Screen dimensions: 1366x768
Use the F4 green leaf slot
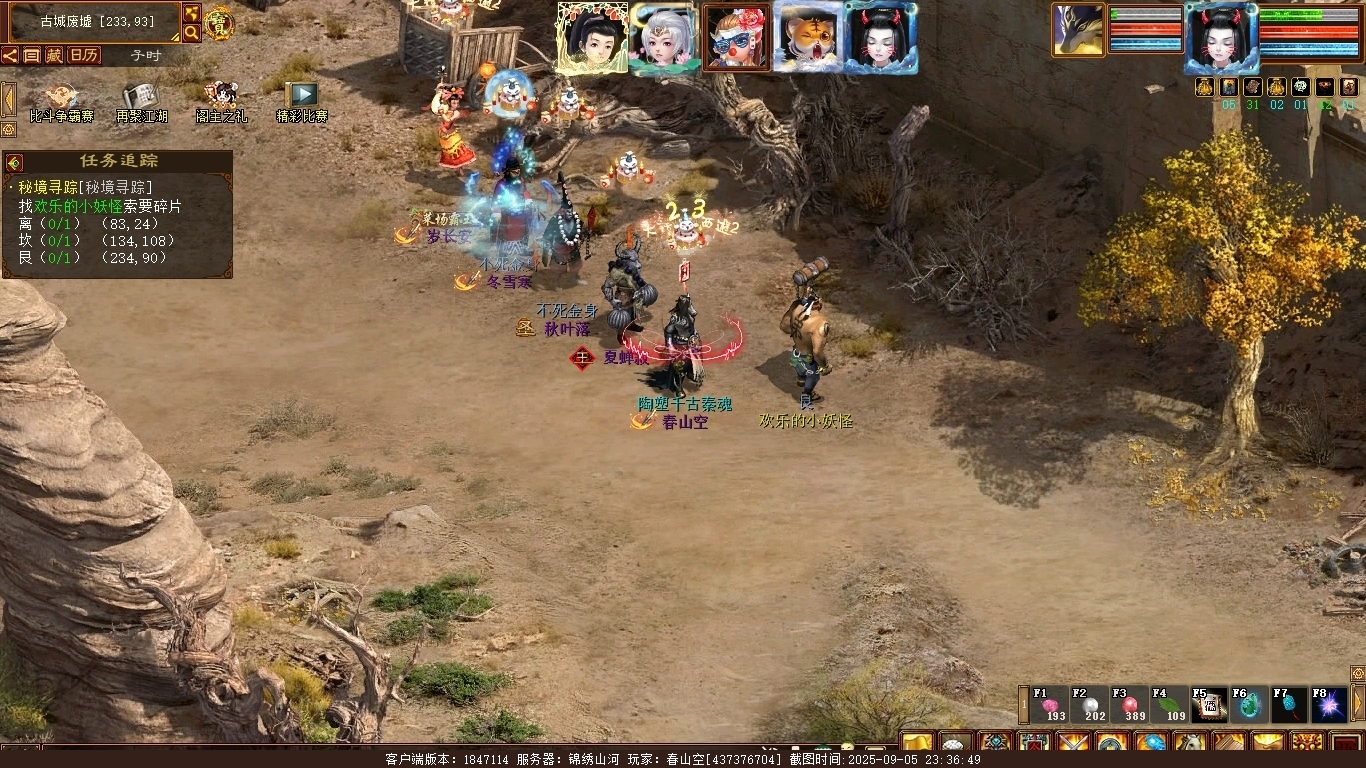point(1170,705)
